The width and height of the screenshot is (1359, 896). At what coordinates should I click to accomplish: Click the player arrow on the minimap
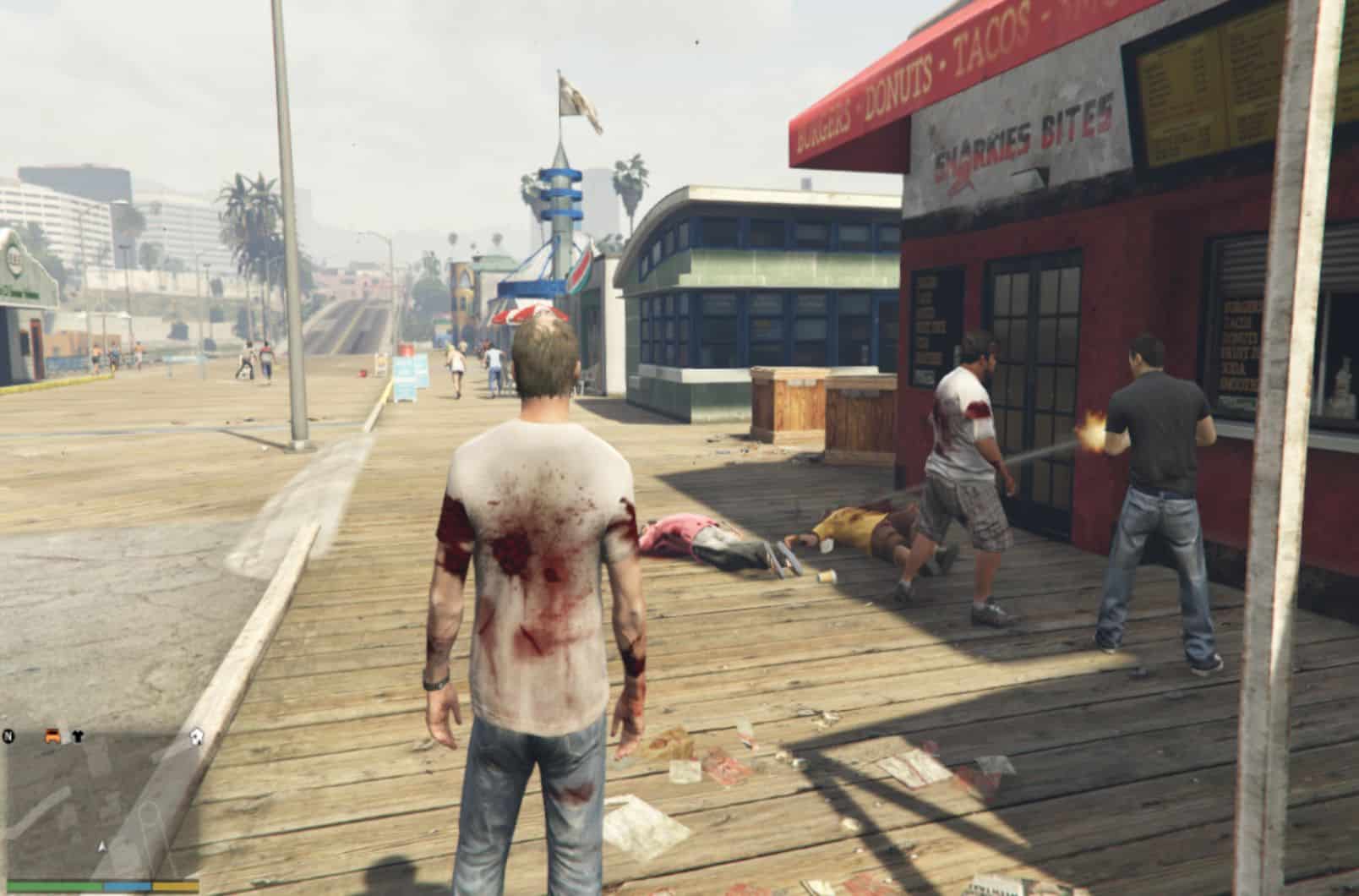point(102,845)
